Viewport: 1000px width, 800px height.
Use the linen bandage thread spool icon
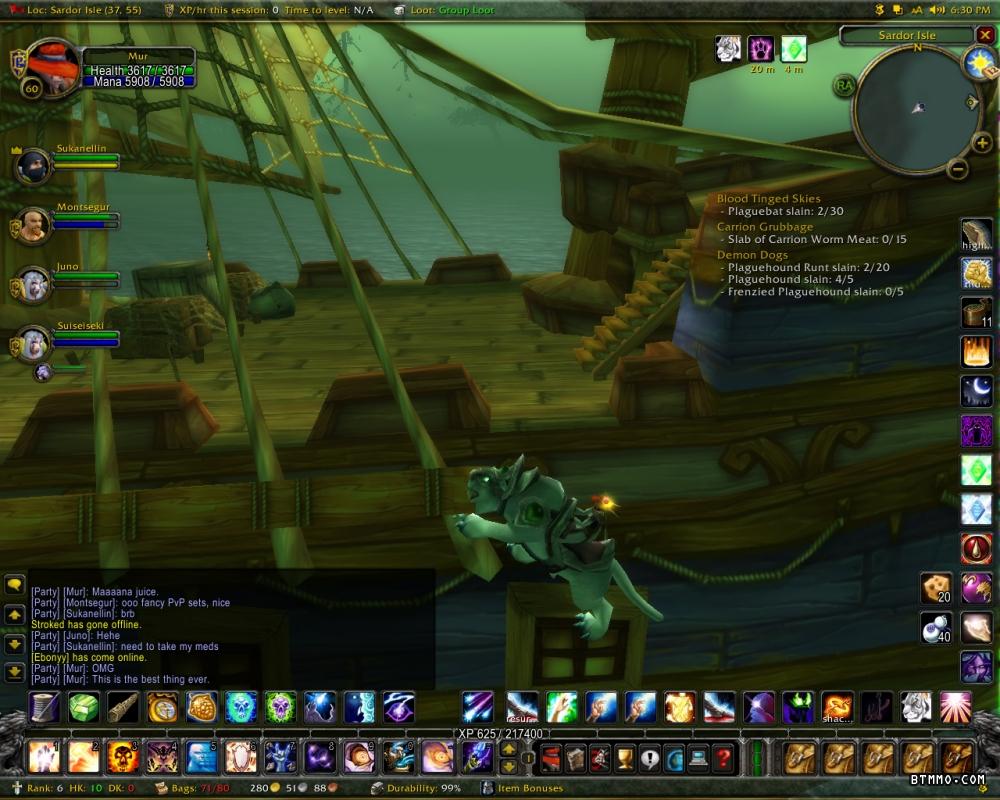pos(44,707)
